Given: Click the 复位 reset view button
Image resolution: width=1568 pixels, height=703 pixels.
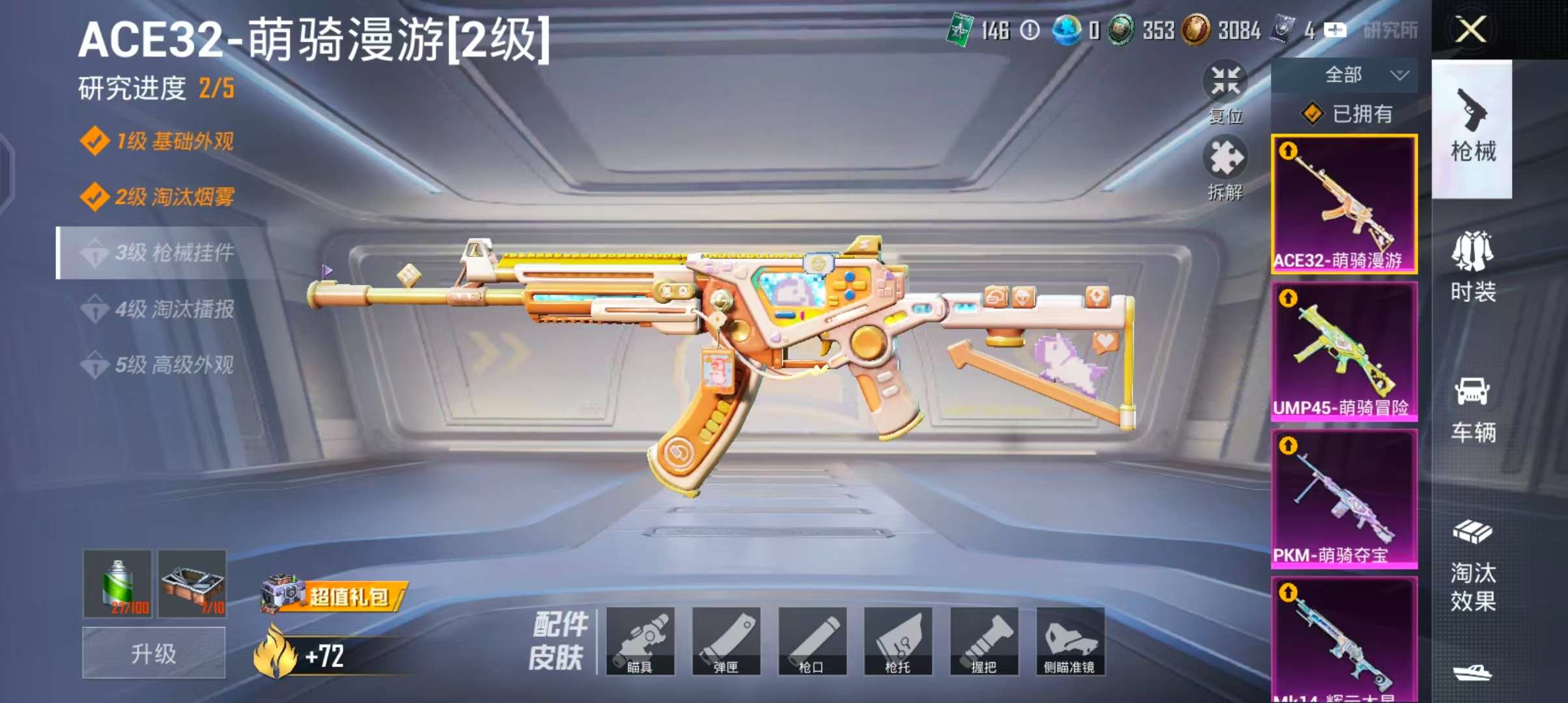Looking at the screenshot, I should point(1225,91).
